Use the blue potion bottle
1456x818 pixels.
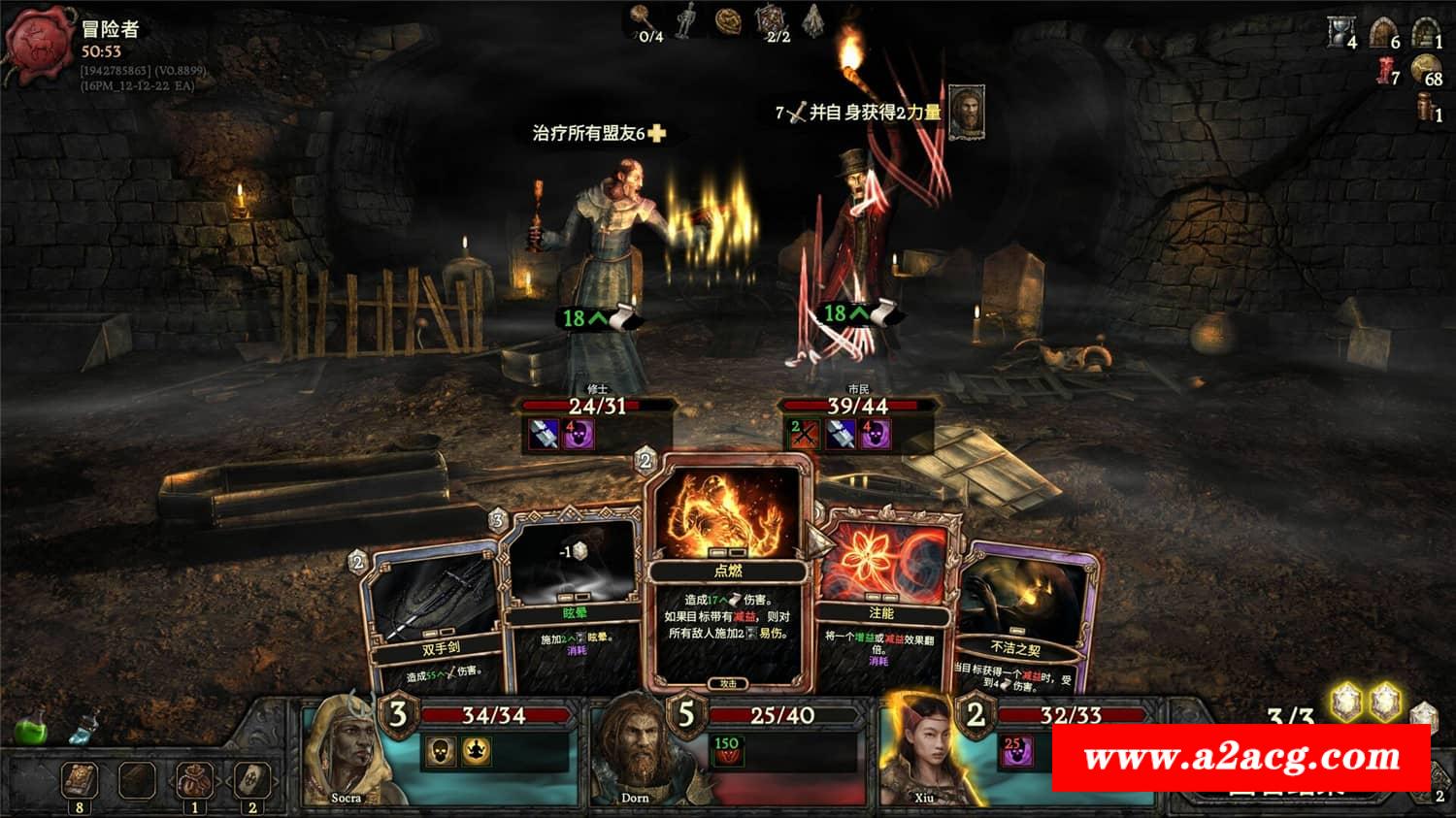pos(87,728)
